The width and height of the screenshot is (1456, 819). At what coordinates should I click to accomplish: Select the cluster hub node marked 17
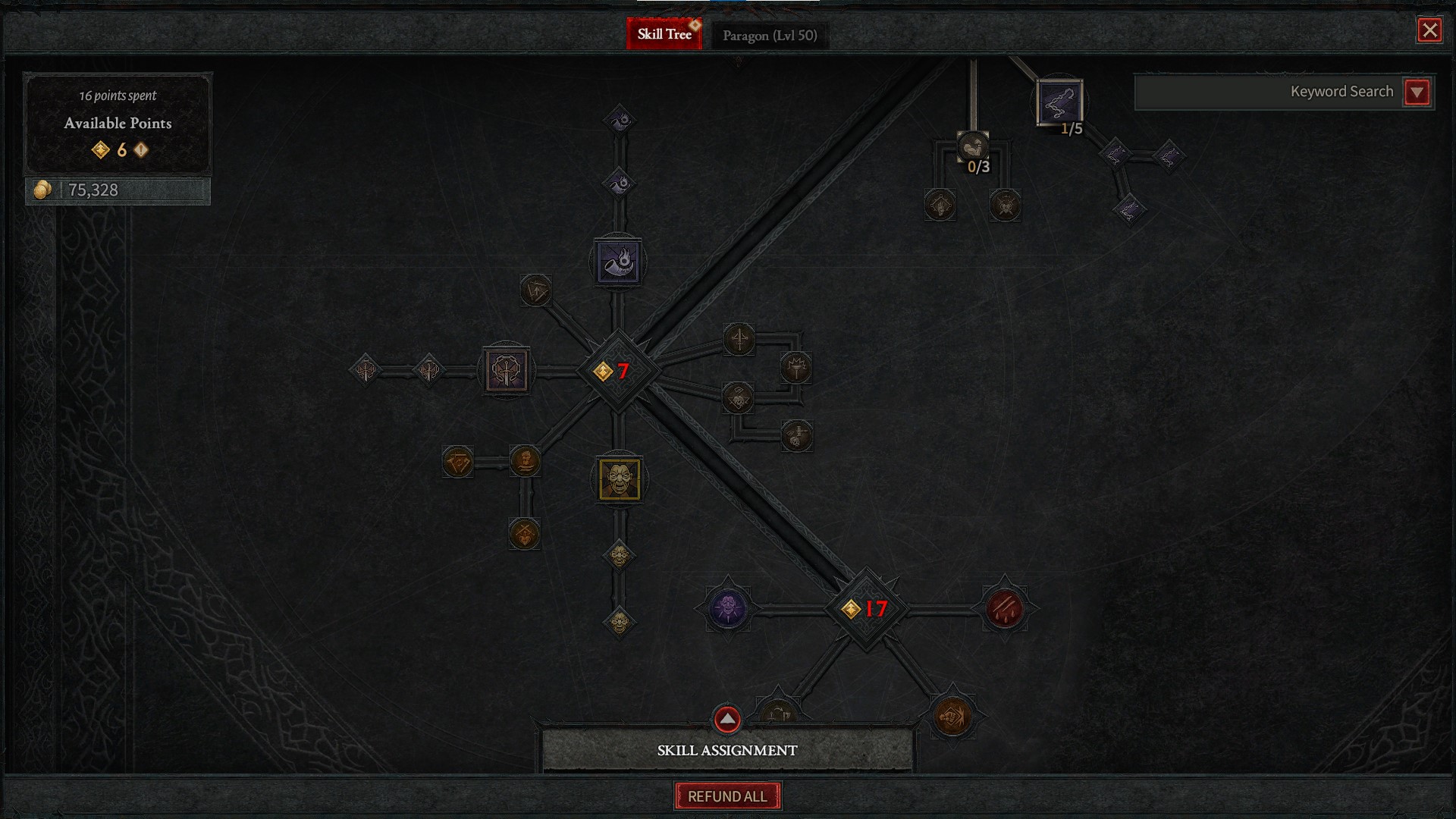point(865,609)
